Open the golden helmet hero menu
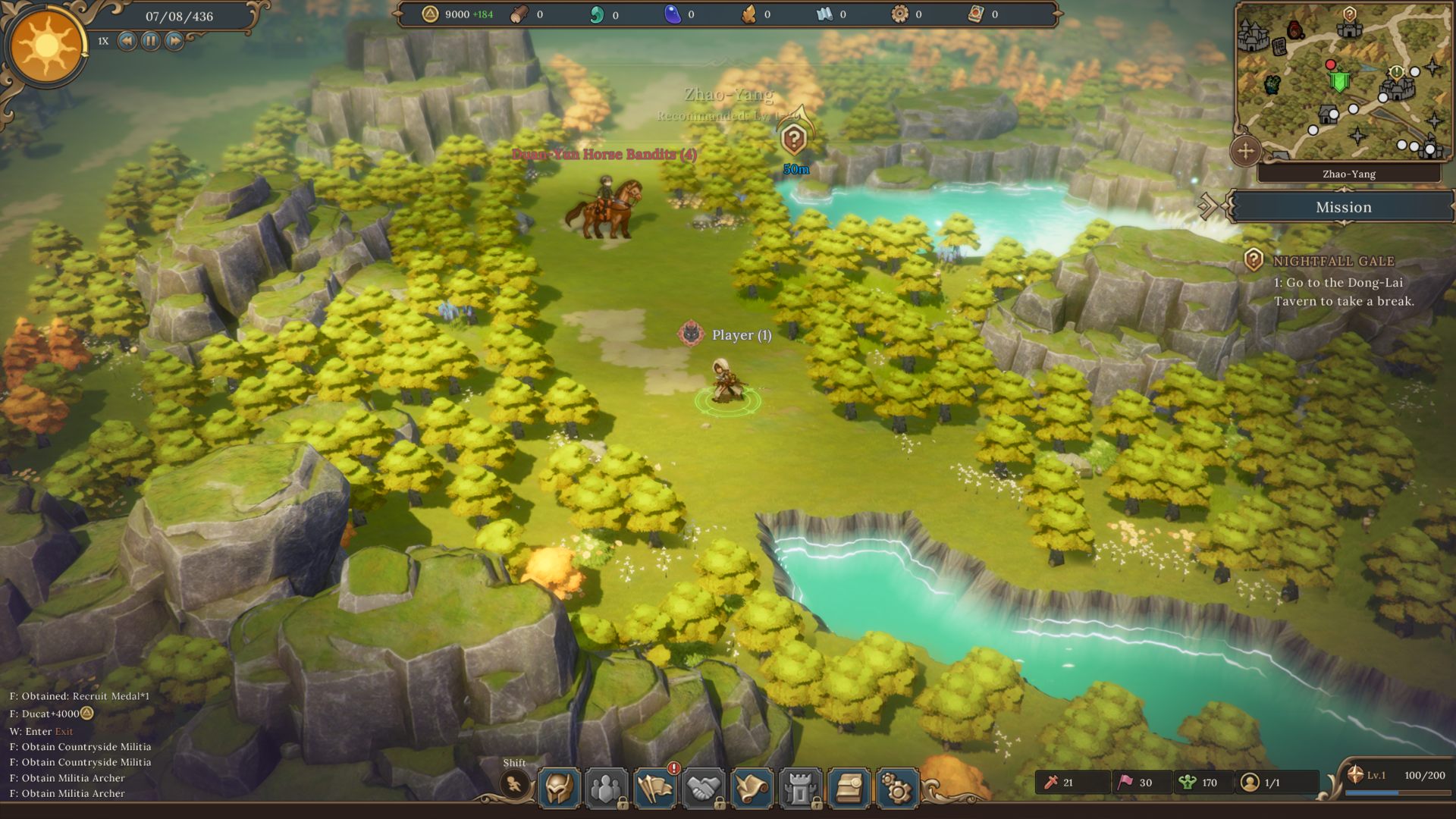Screen dimensions: 1456x819 [560, 789]
